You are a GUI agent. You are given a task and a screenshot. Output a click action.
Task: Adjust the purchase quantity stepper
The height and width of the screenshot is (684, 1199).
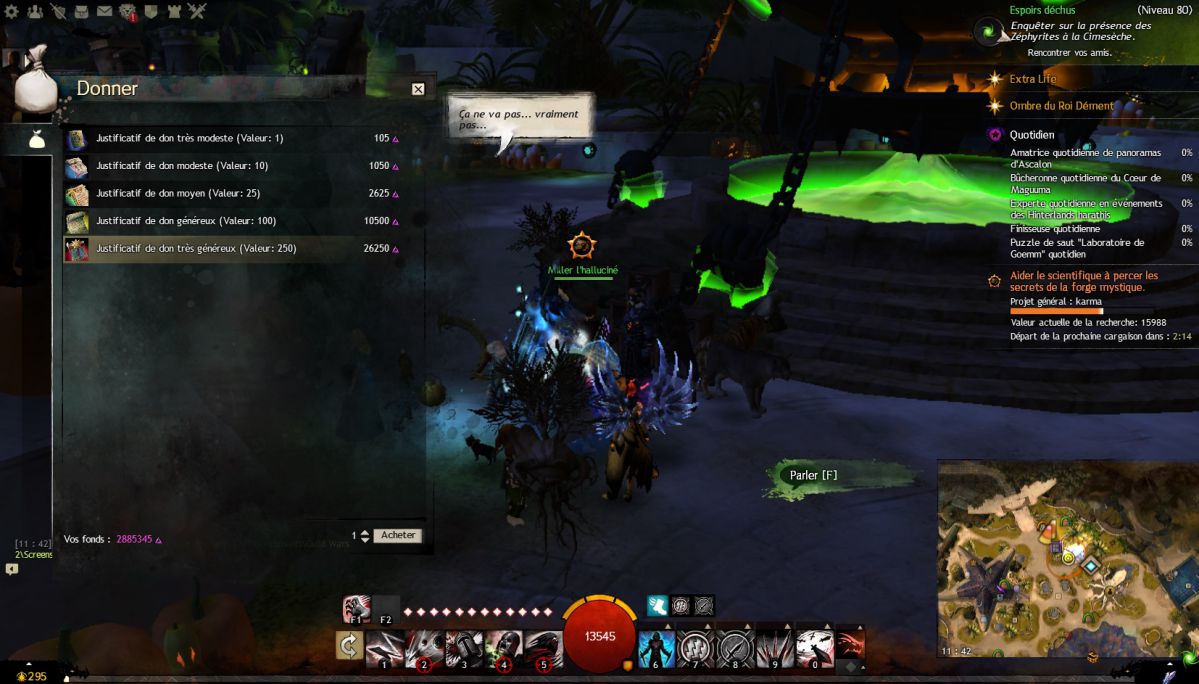(x=365, y=536)
